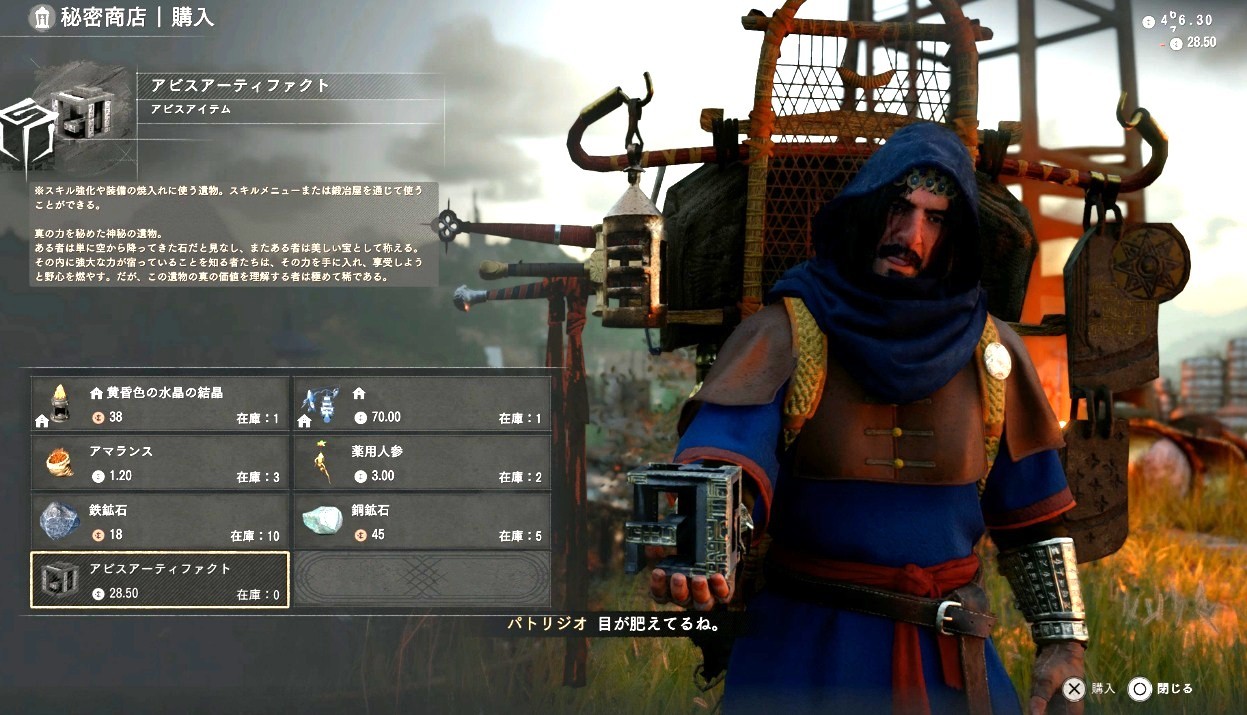
Task: Pick the 薬用人参 shop entry
Action: 421,463
